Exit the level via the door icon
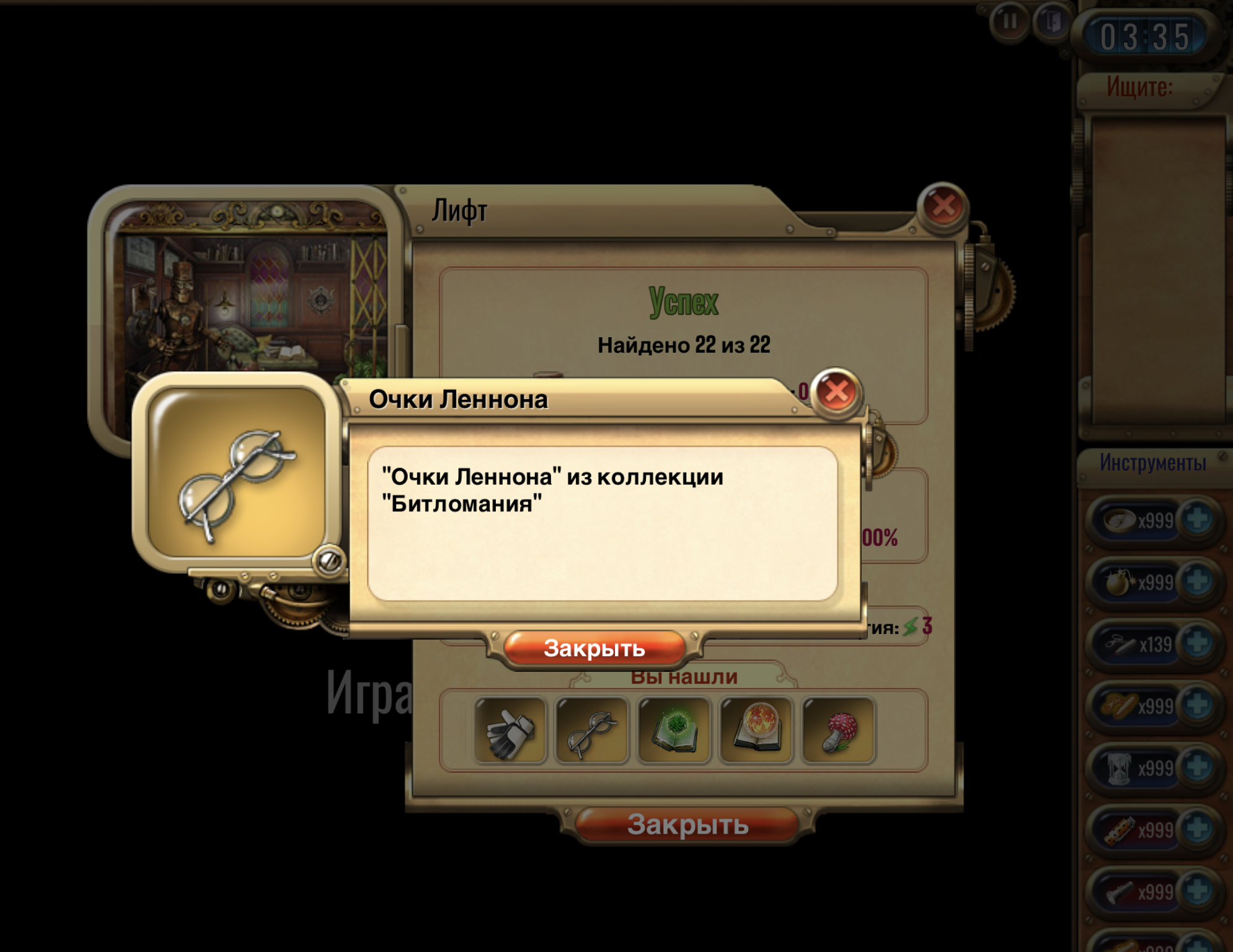 coord(1052,22)
